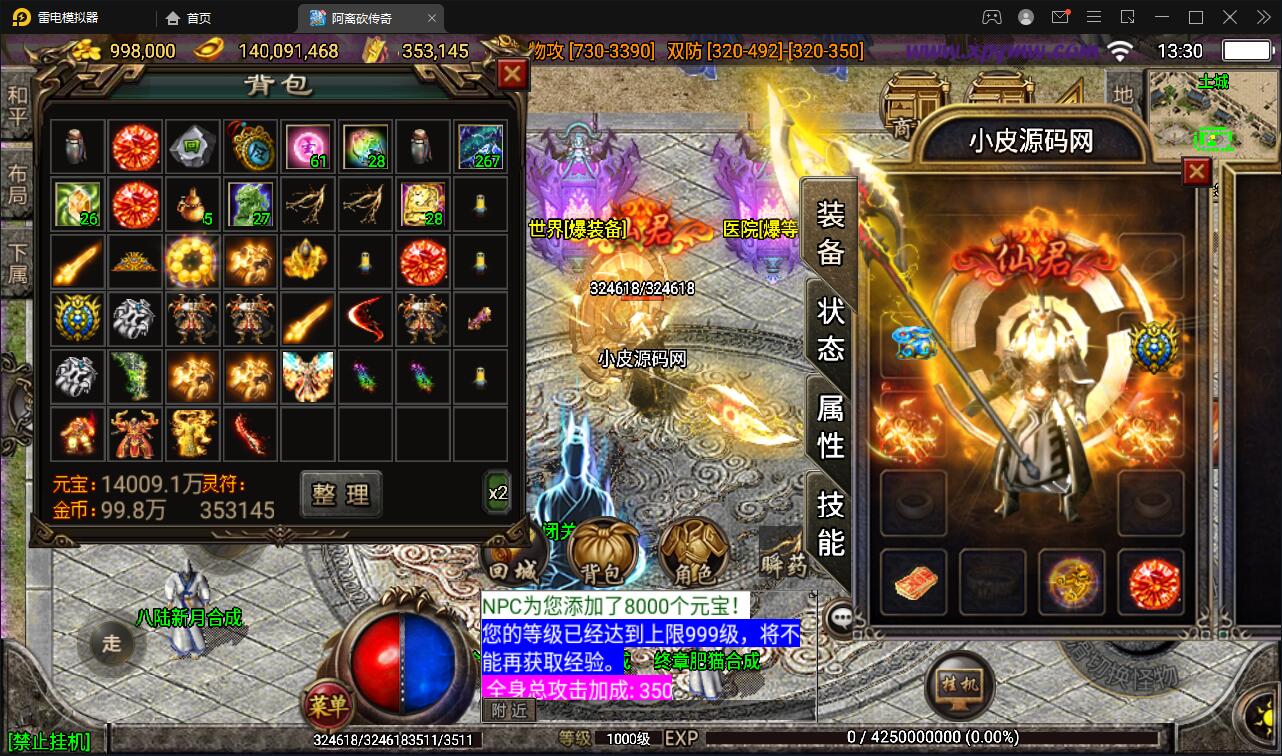This screenshot has height=756, width=1282.
Task: Show the 属性 attributes tab
Action: click(x=831, y=425)
